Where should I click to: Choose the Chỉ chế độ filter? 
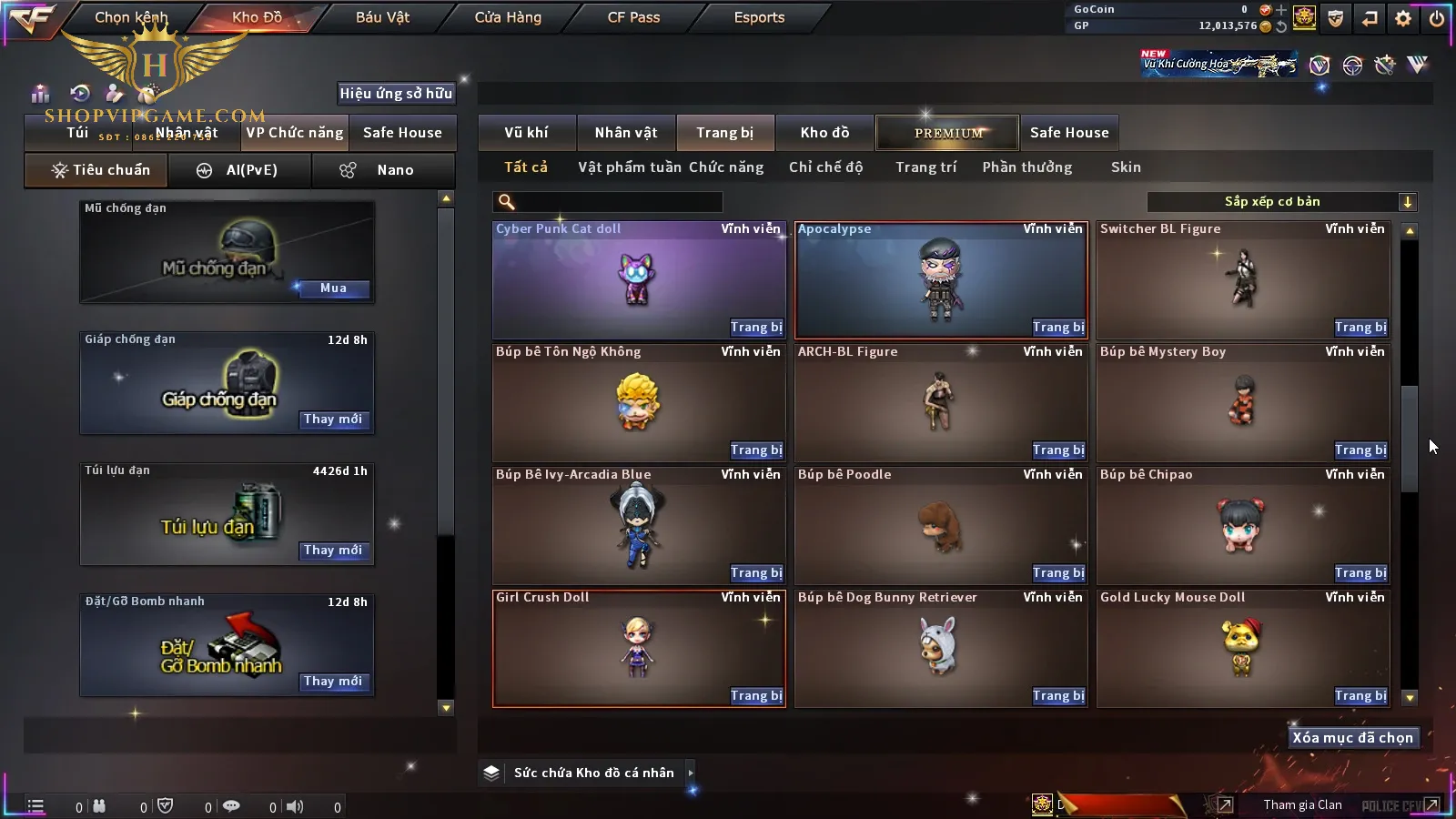(x=825, y=167)
